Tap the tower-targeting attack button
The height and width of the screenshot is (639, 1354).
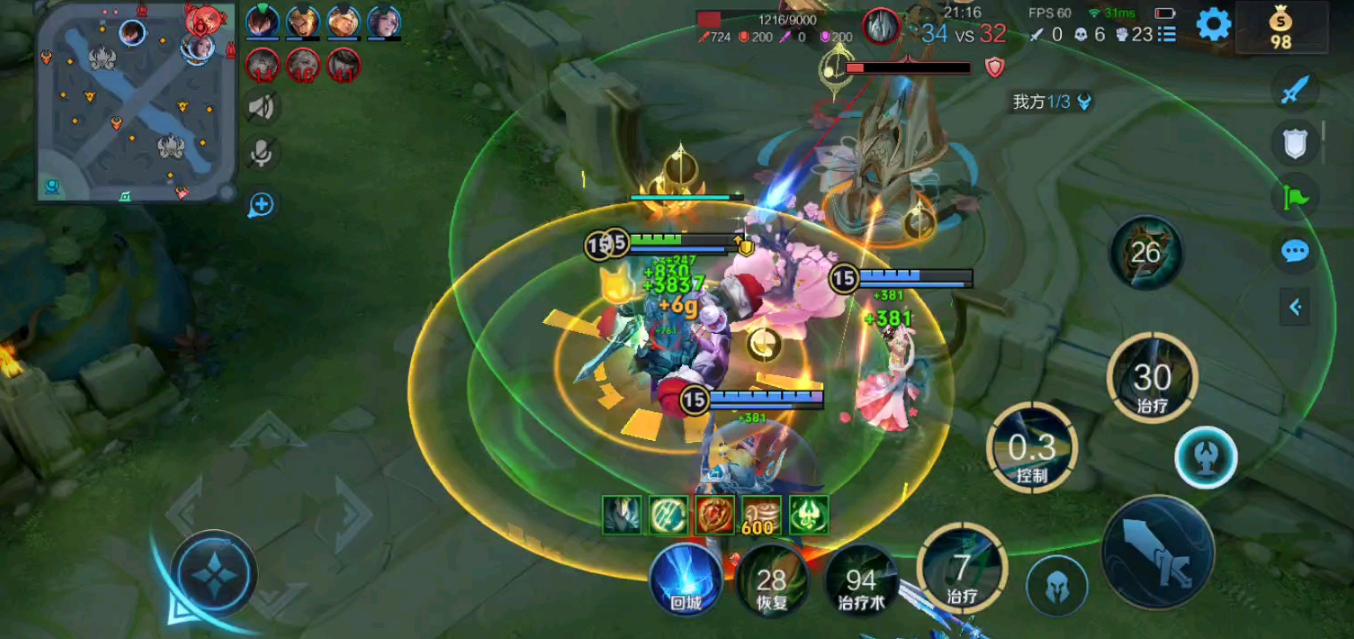coord(1205,457)
